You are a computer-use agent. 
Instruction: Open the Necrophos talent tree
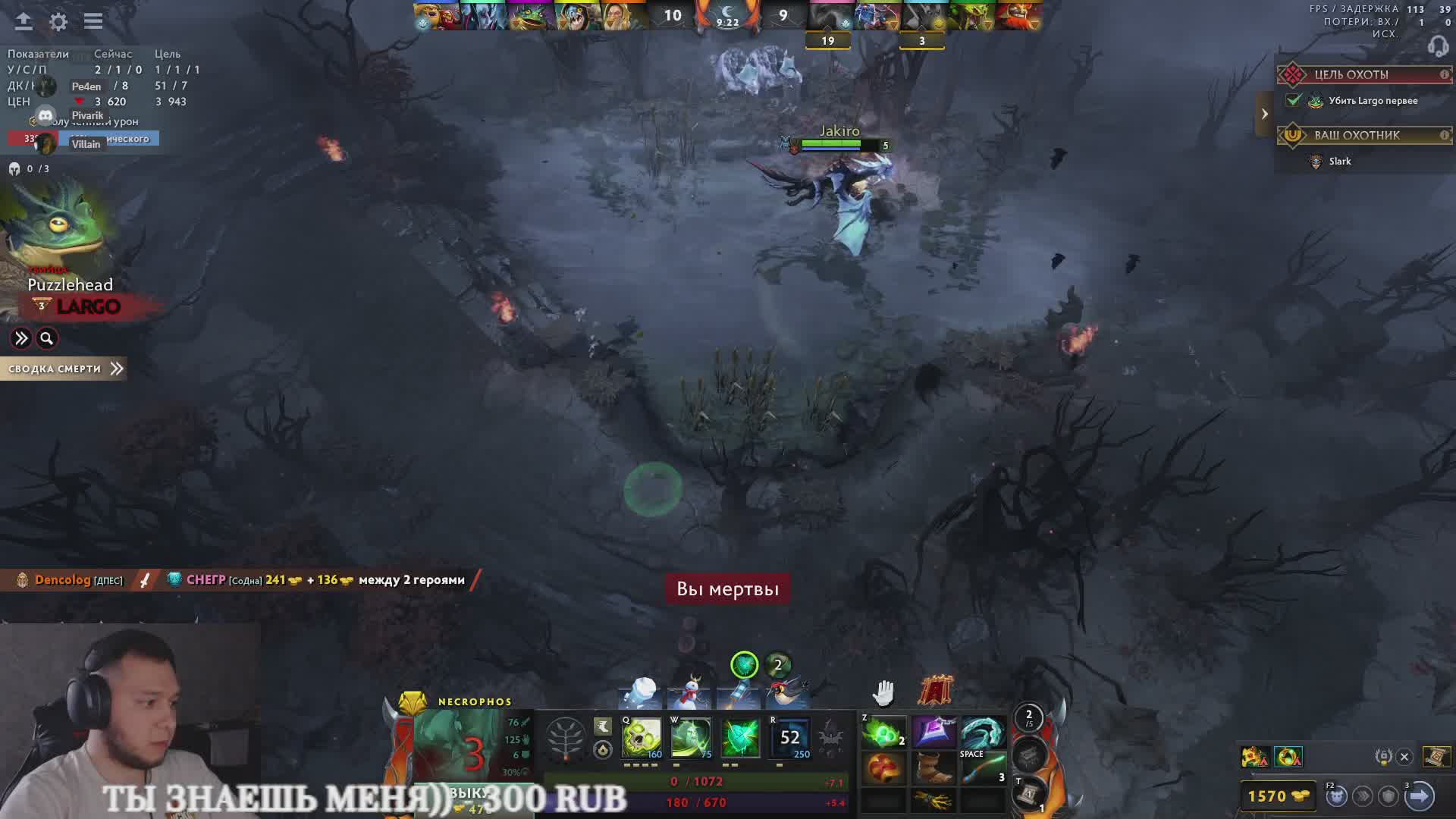point(565,737)
